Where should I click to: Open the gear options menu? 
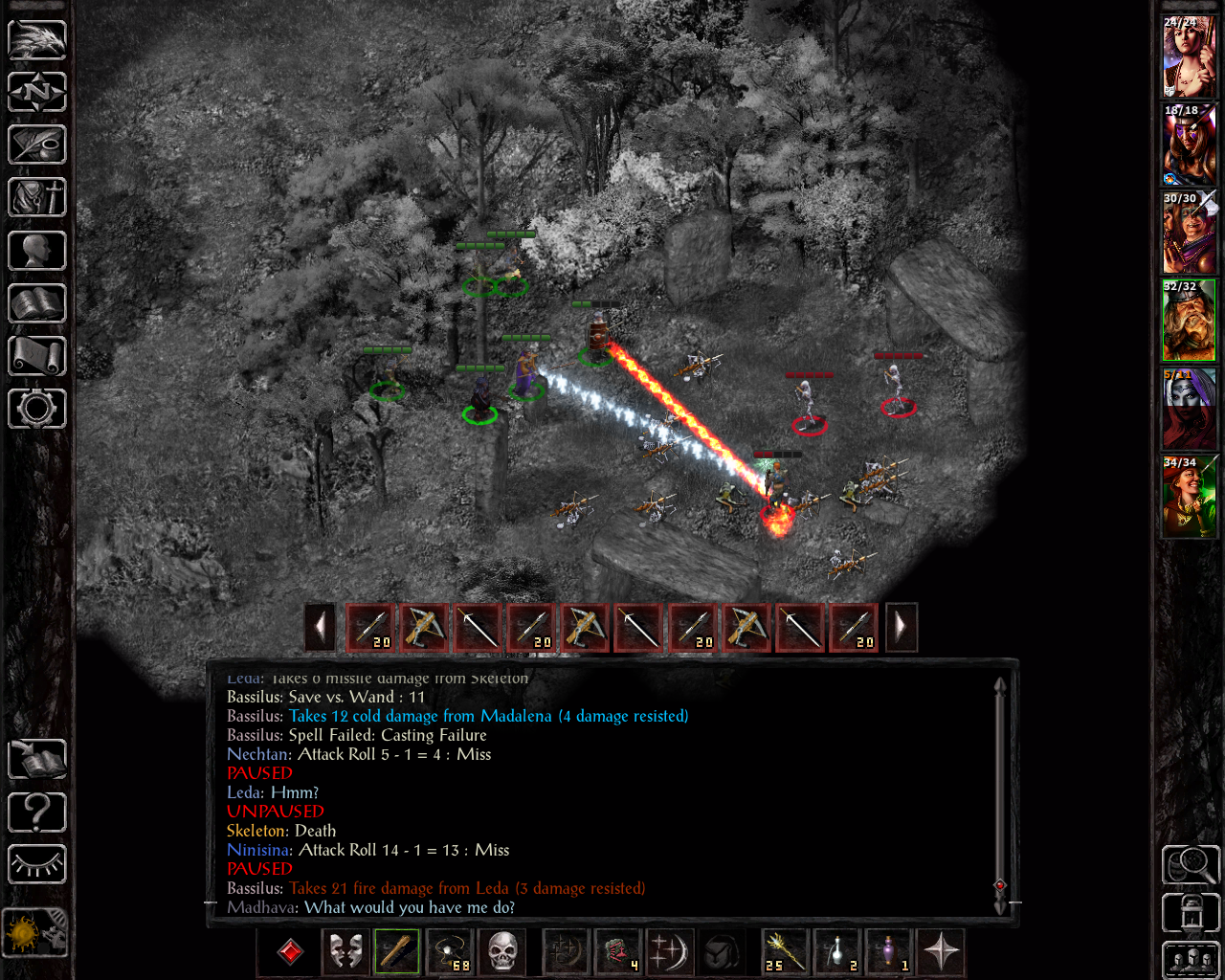click(x=36, y=409)
